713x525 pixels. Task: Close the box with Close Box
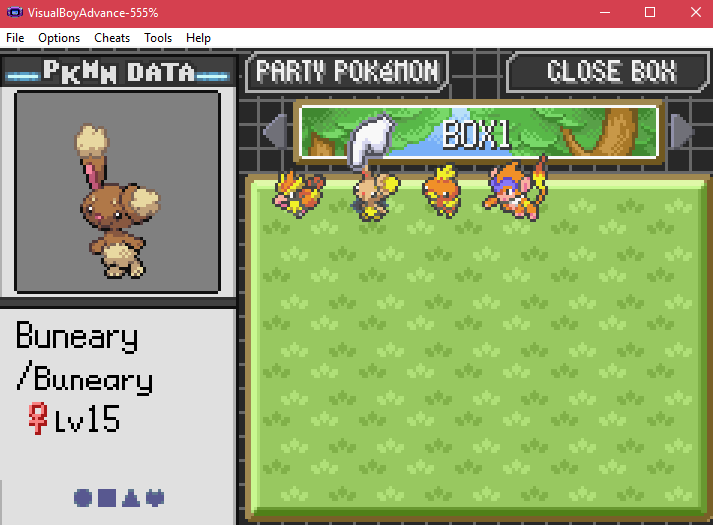(x=610, y=72)
